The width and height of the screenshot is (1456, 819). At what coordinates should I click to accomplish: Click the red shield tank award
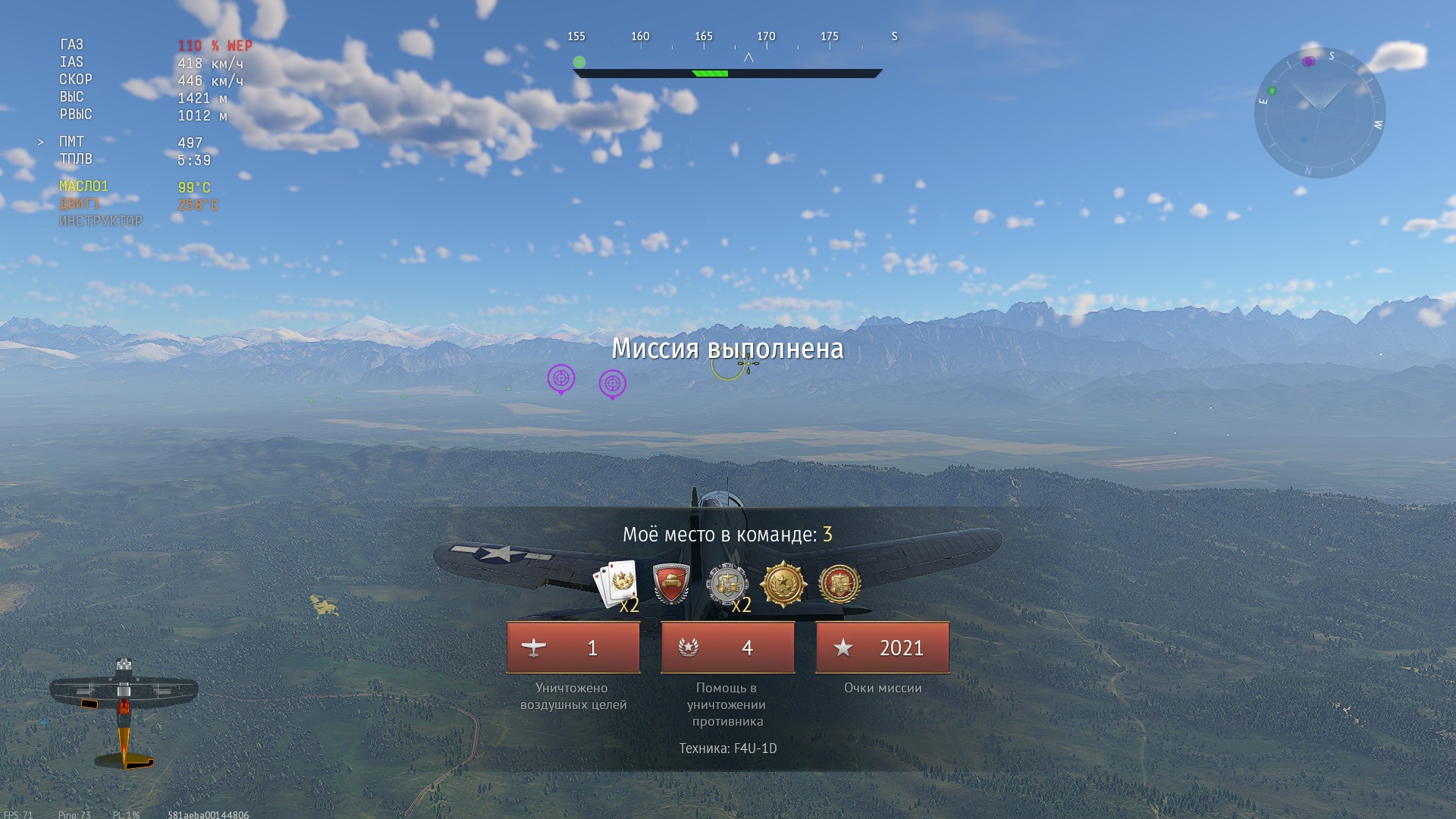[671, 583]
